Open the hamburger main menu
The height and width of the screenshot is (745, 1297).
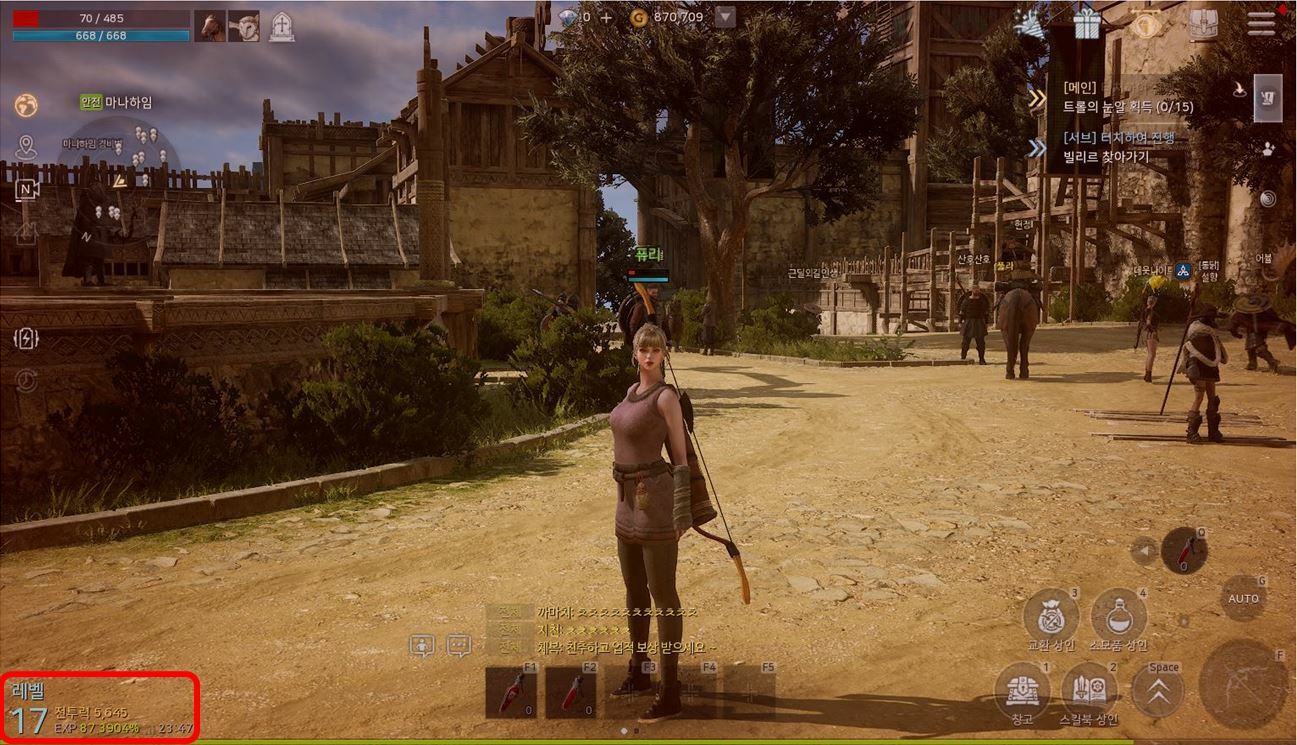[x=1261, y=24]
